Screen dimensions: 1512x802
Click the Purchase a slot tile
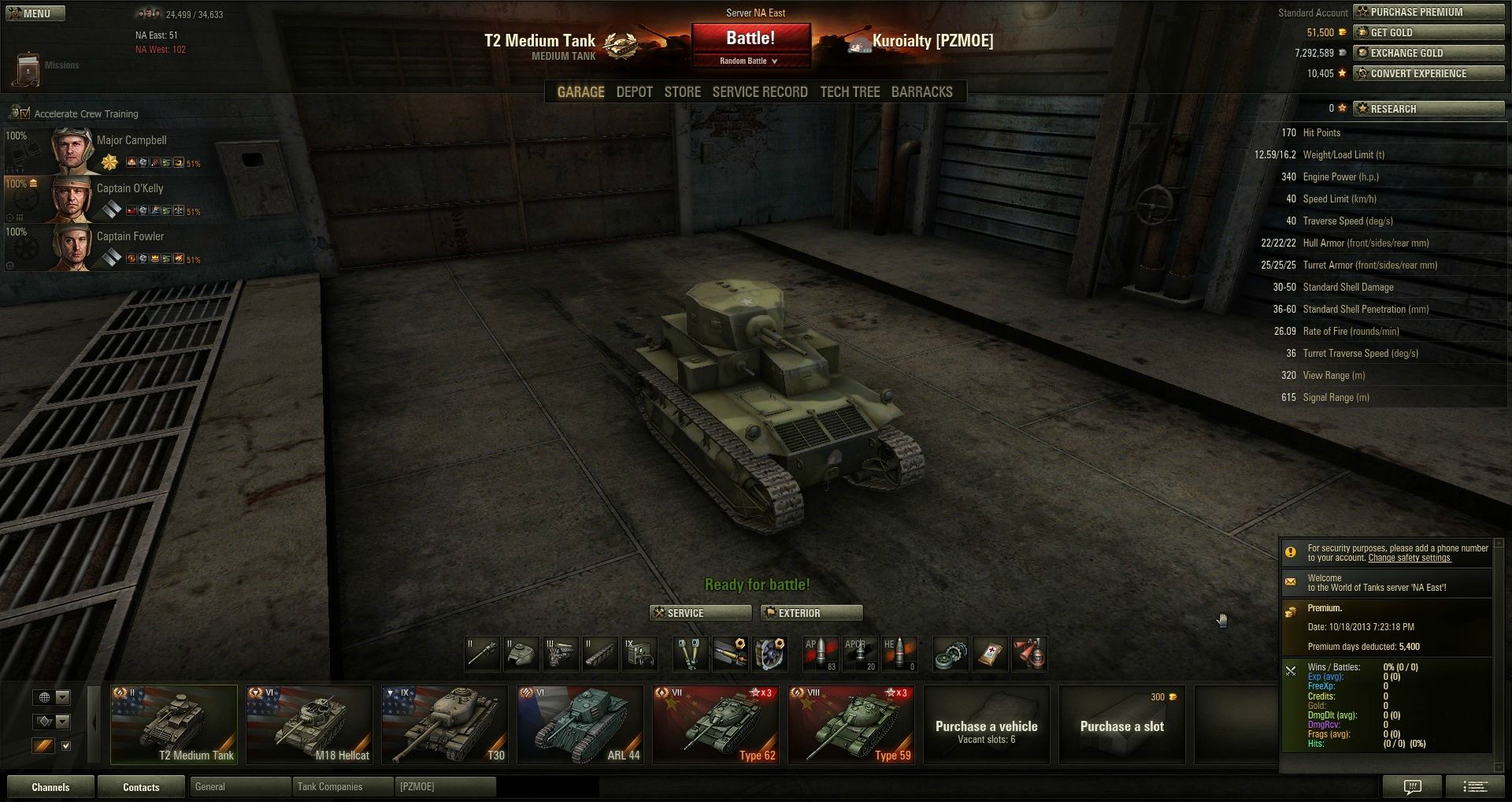point(1121,725)
